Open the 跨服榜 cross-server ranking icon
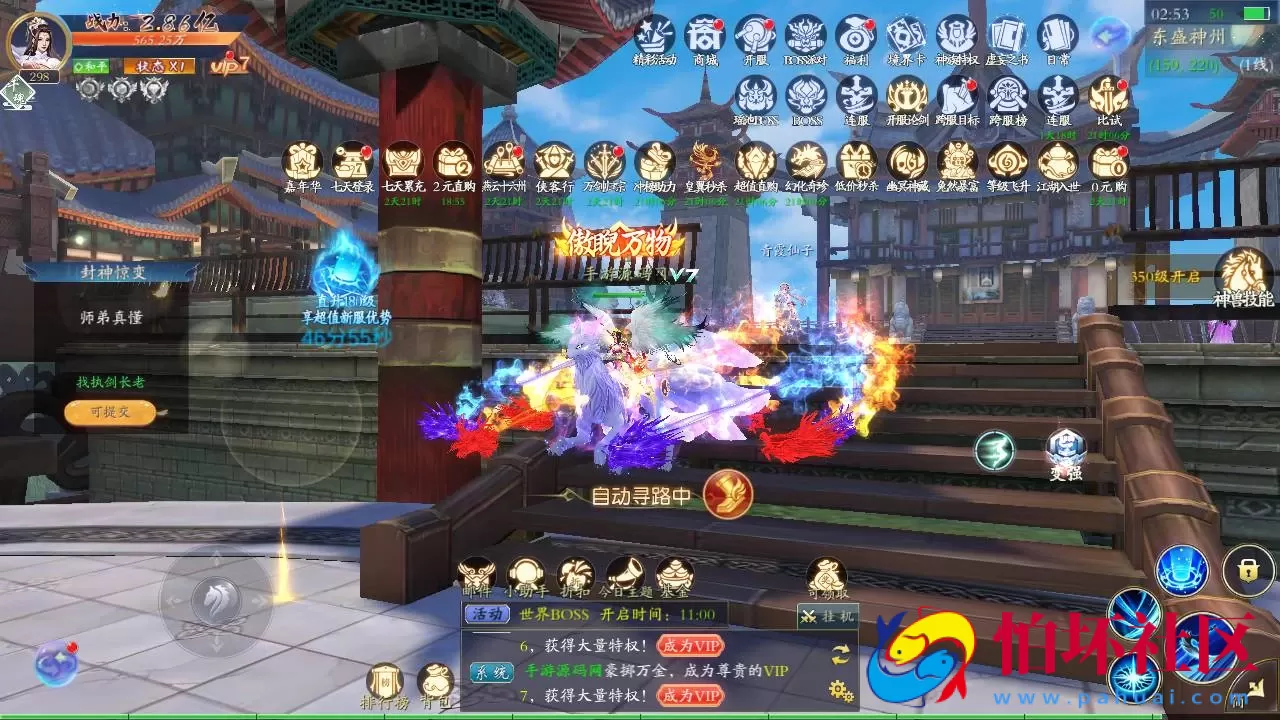Screen dimensions: 1280x720 [1007, 97]
